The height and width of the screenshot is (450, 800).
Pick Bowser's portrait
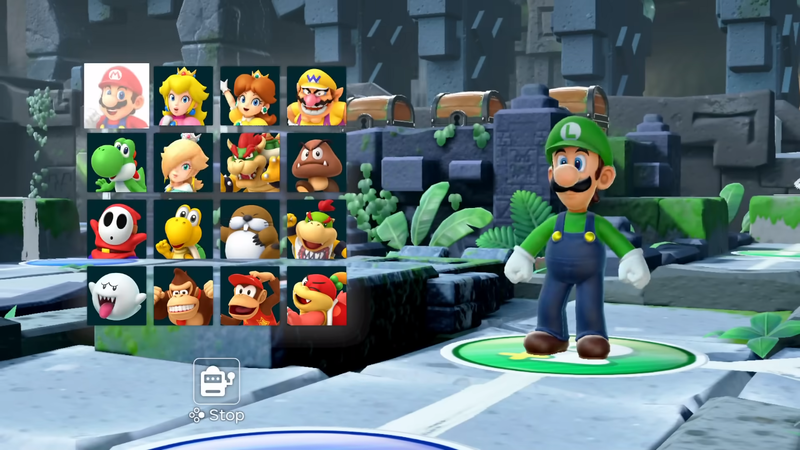pos(250,162)
